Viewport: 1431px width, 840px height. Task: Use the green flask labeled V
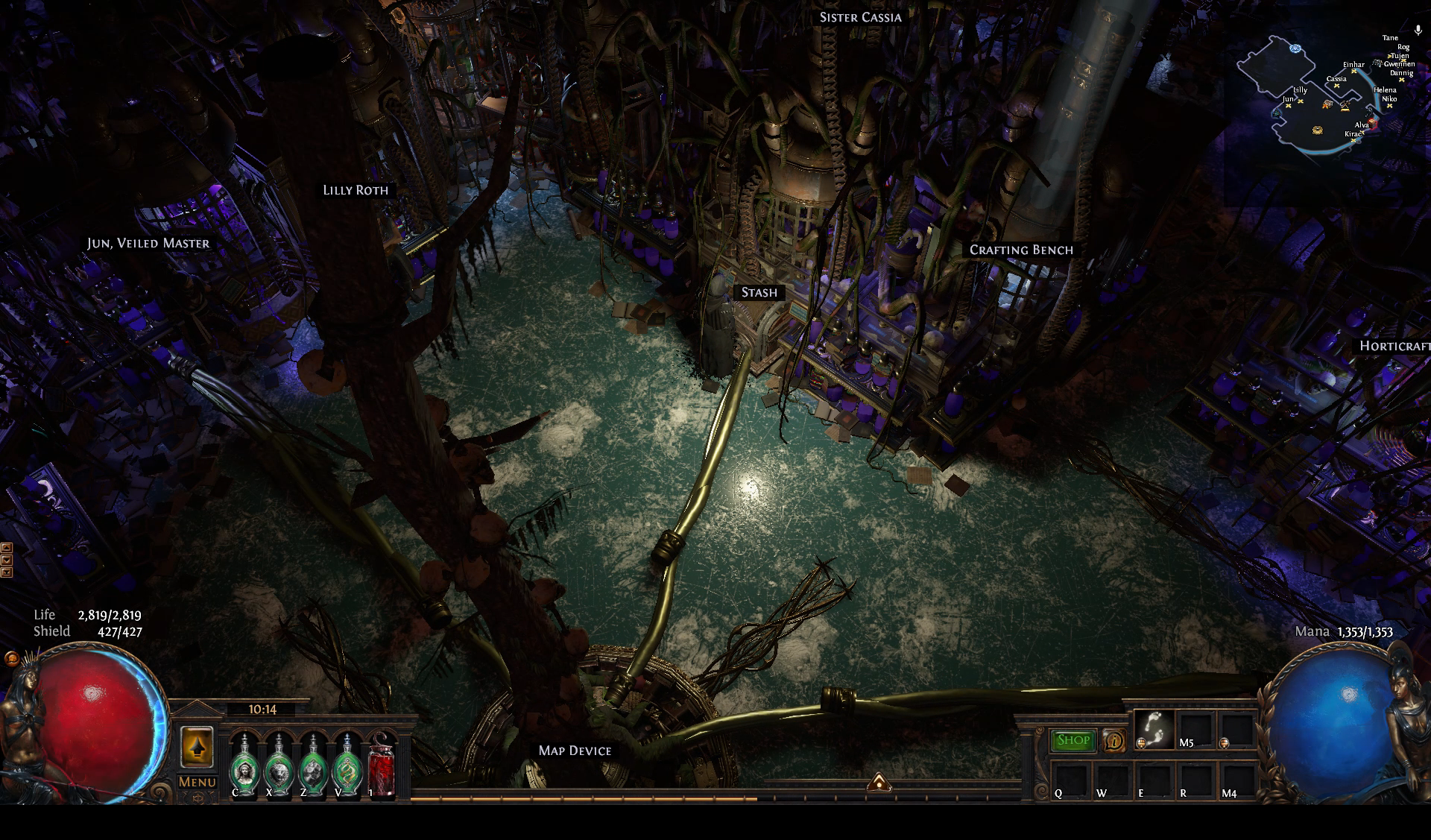click(347, 766)
